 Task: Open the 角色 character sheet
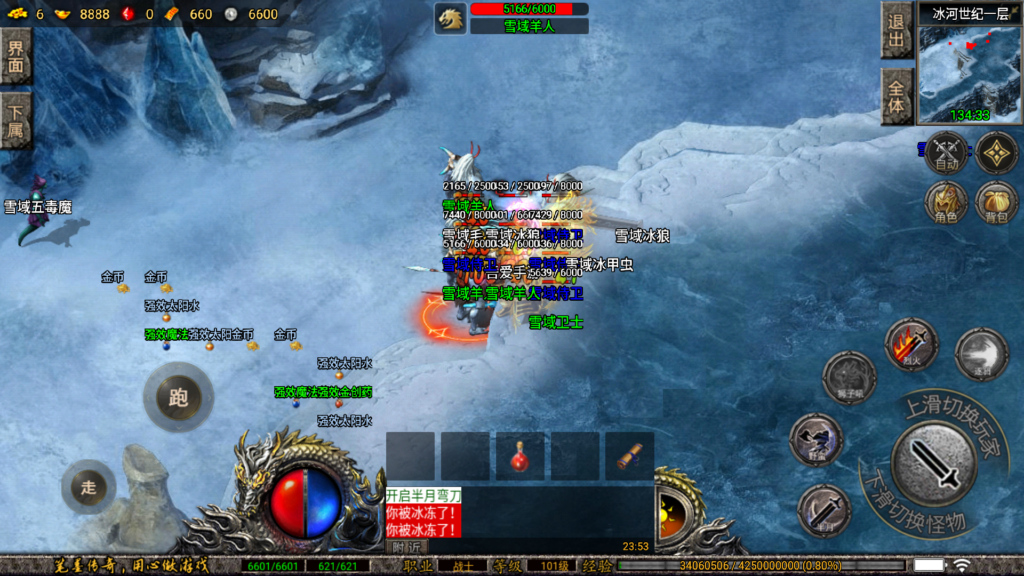point(947,203)
